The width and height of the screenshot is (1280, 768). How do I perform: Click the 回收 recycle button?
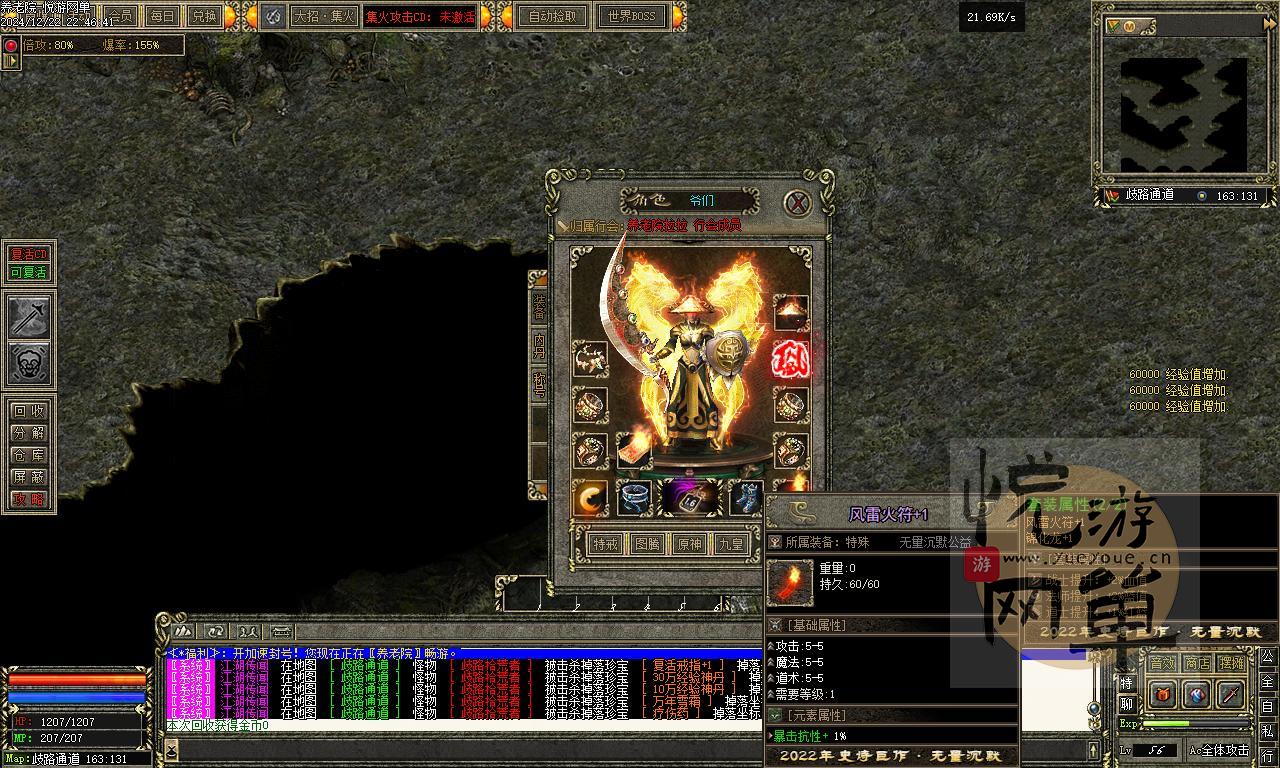tap(29, 411)
